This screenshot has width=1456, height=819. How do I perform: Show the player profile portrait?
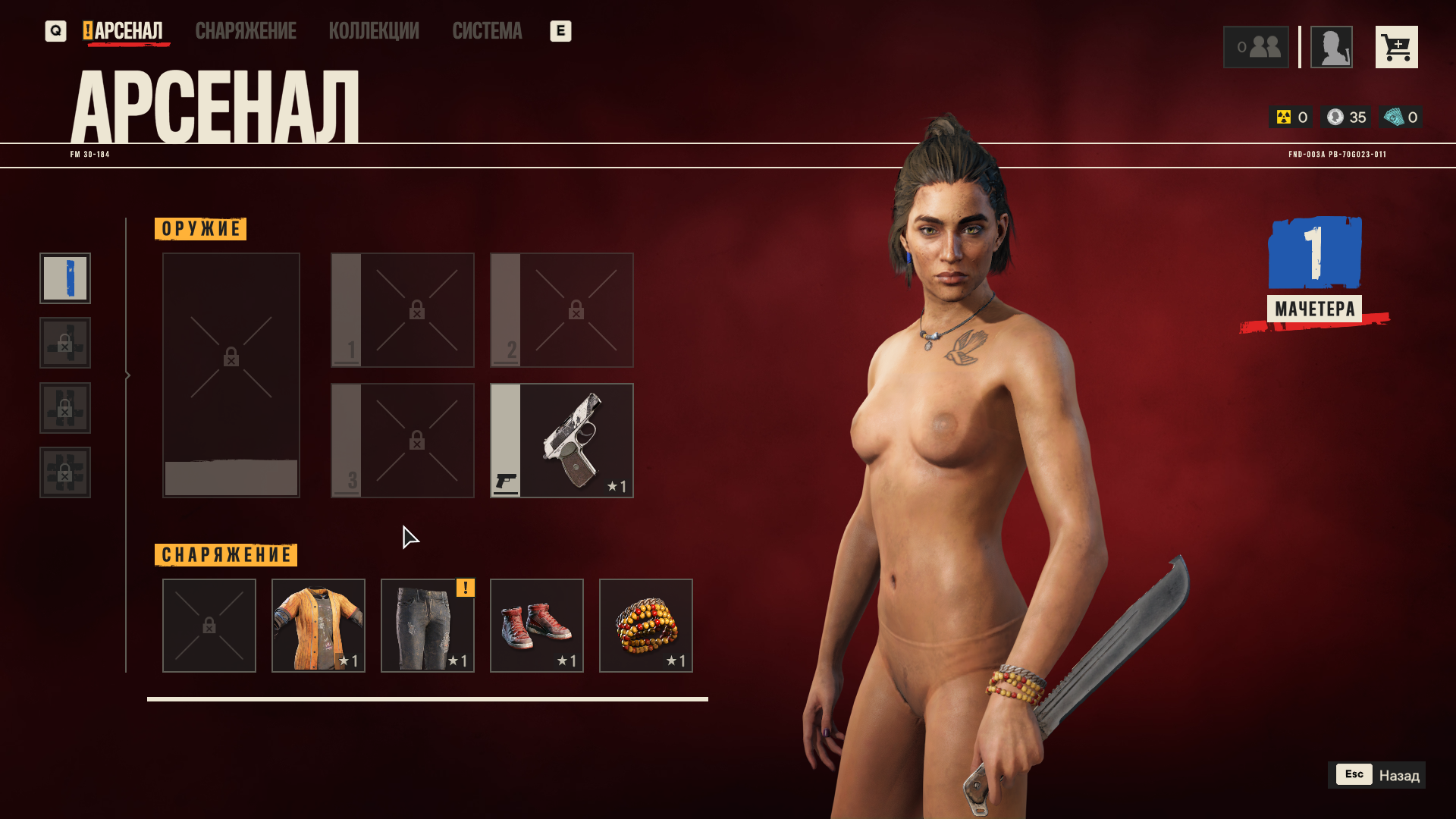[1331, 47]
